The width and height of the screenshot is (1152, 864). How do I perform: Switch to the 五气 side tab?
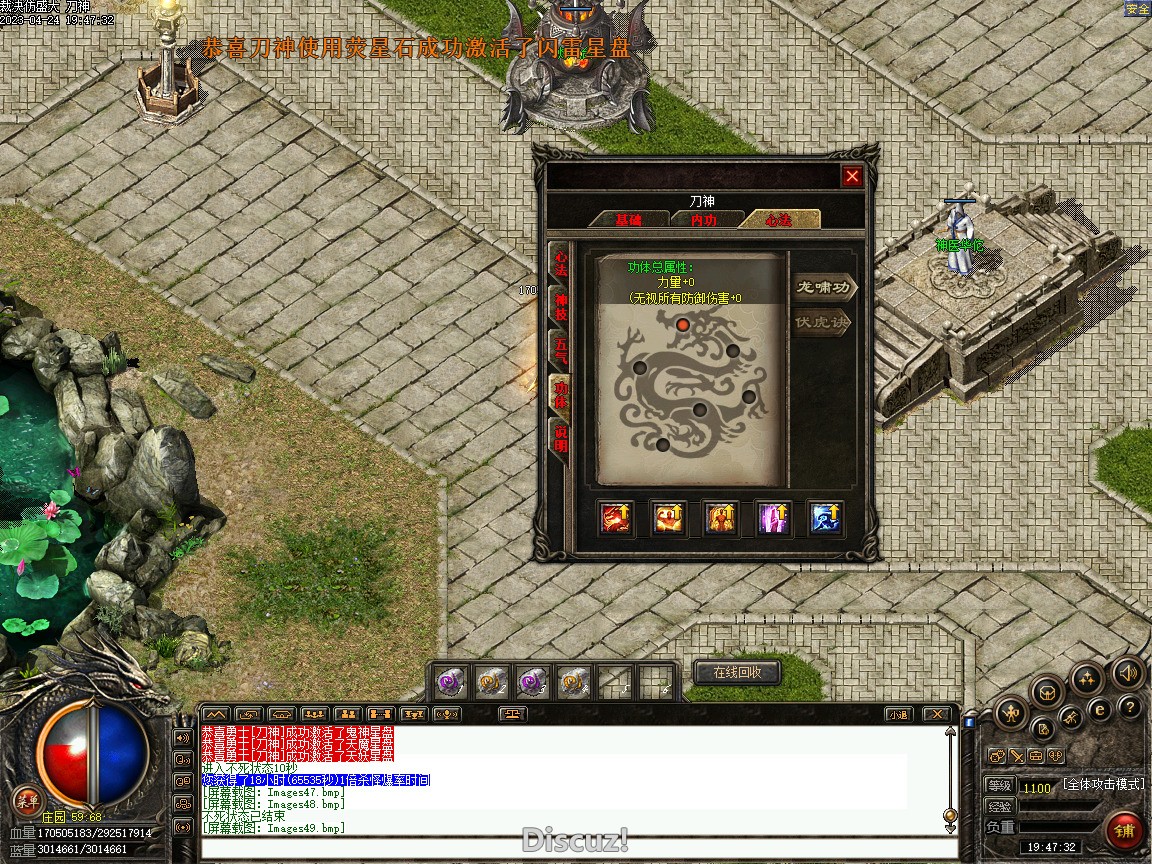[x=561, y=349]
